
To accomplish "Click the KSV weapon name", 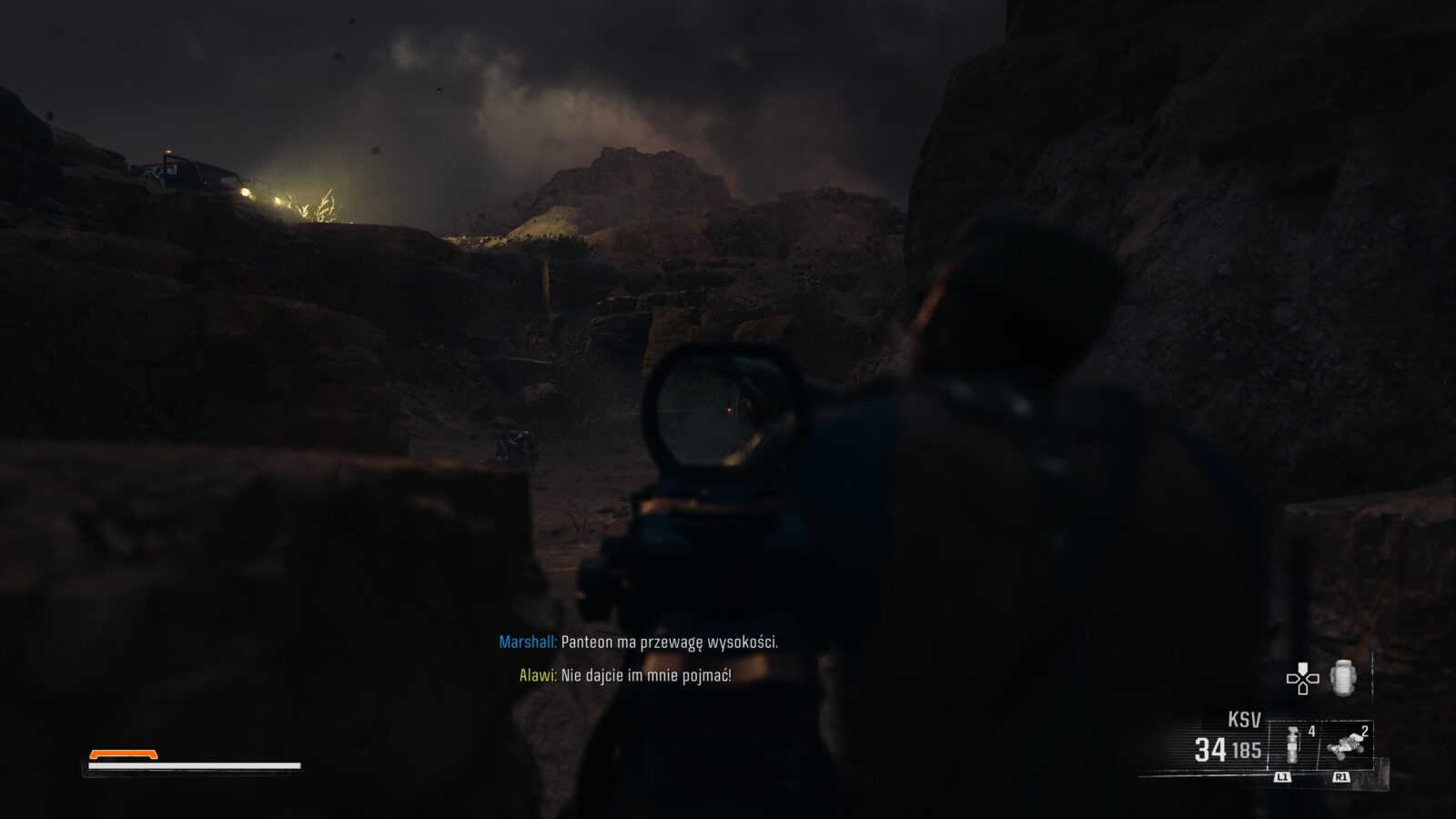I will click(1244, 721).
